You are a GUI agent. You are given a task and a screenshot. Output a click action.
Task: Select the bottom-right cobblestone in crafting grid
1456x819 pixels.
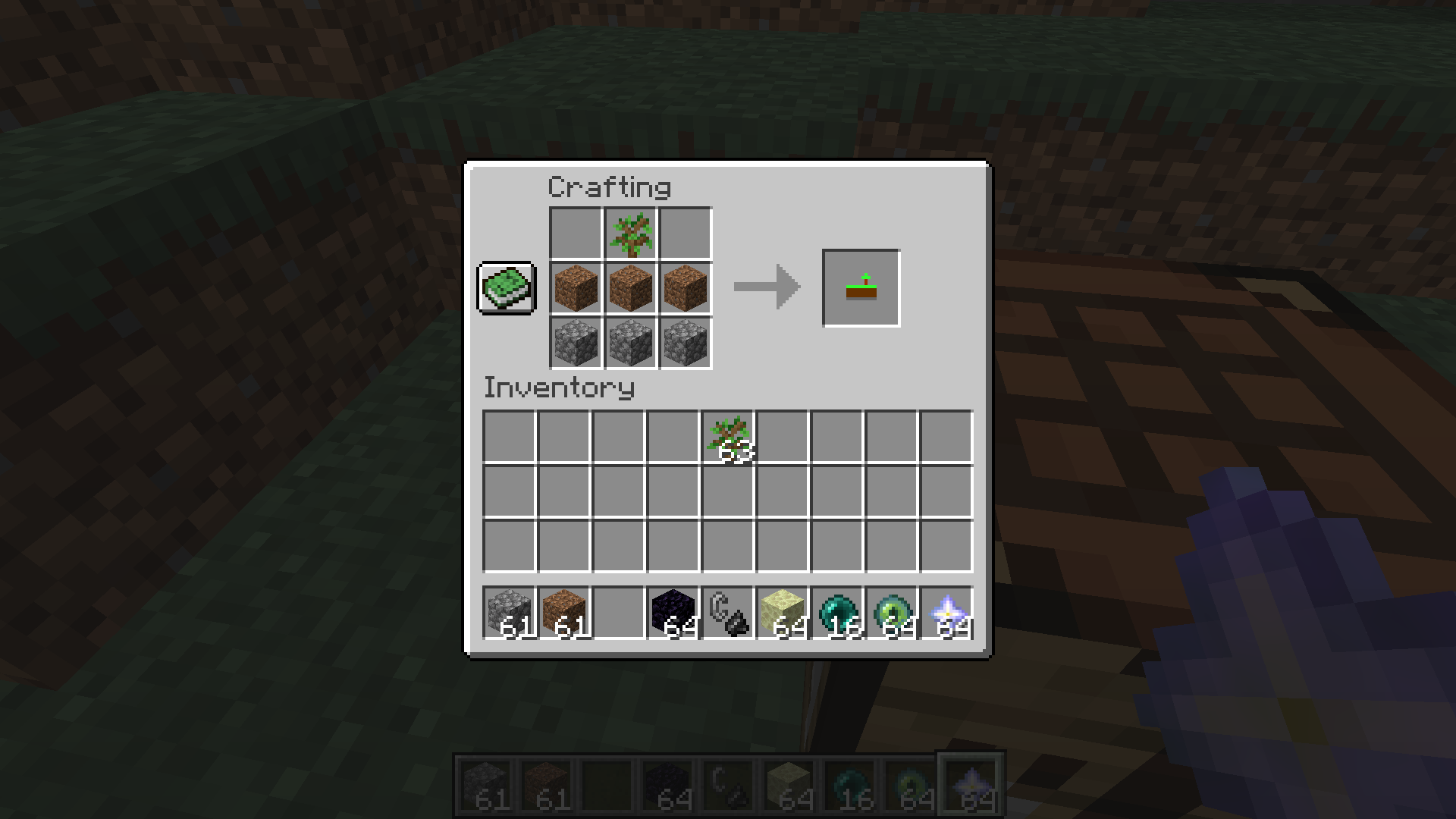(684, 342)
